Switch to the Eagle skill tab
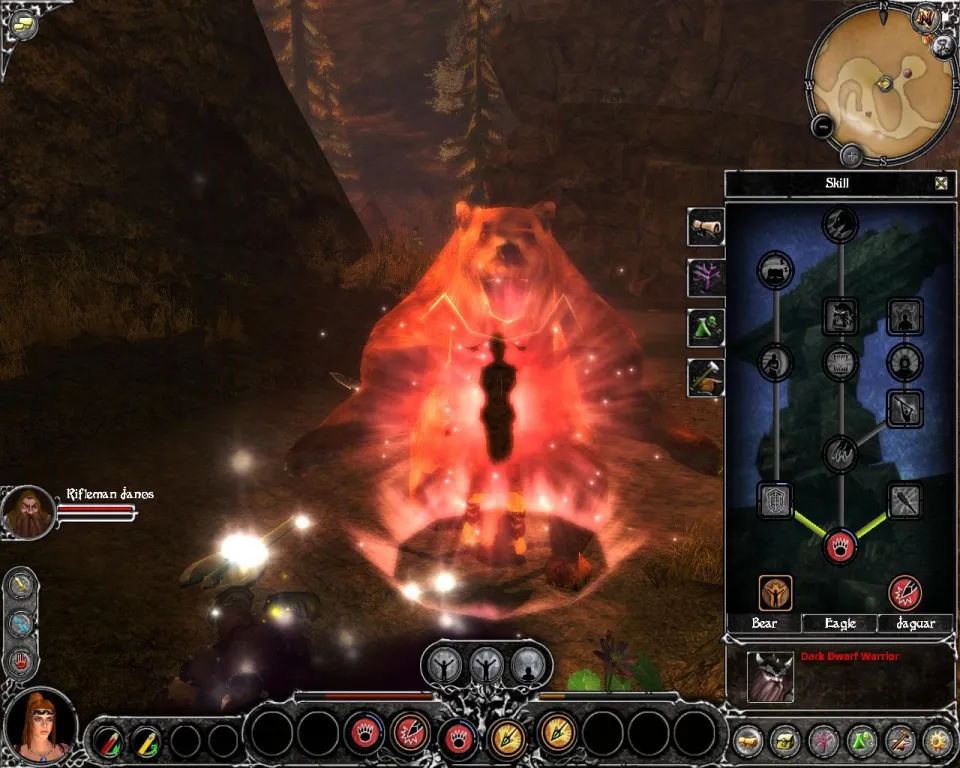The height and width of the screenshot is (768, 960). 840,623
